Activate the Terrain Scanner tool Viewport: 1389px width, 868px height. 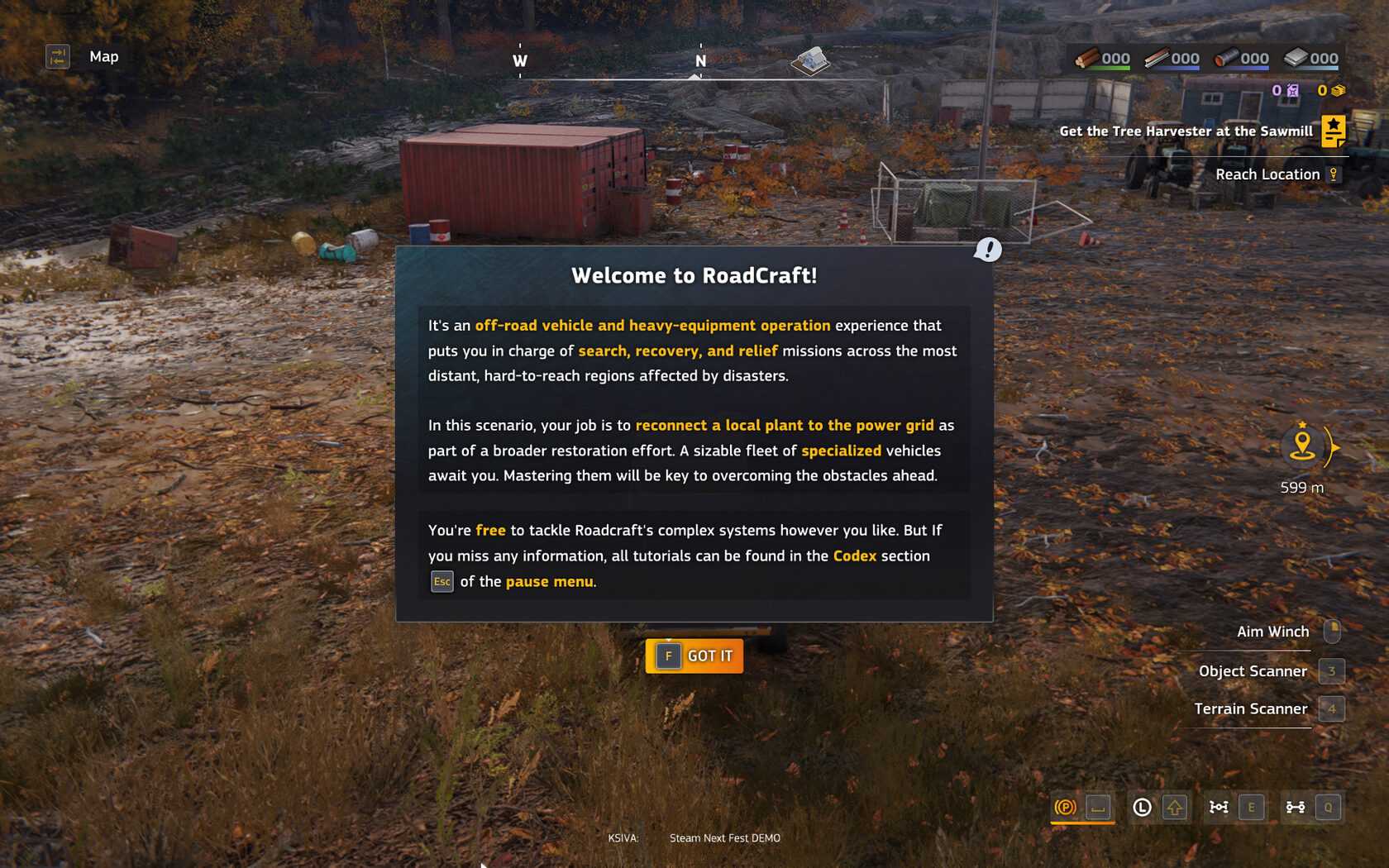pos(1250,708)
